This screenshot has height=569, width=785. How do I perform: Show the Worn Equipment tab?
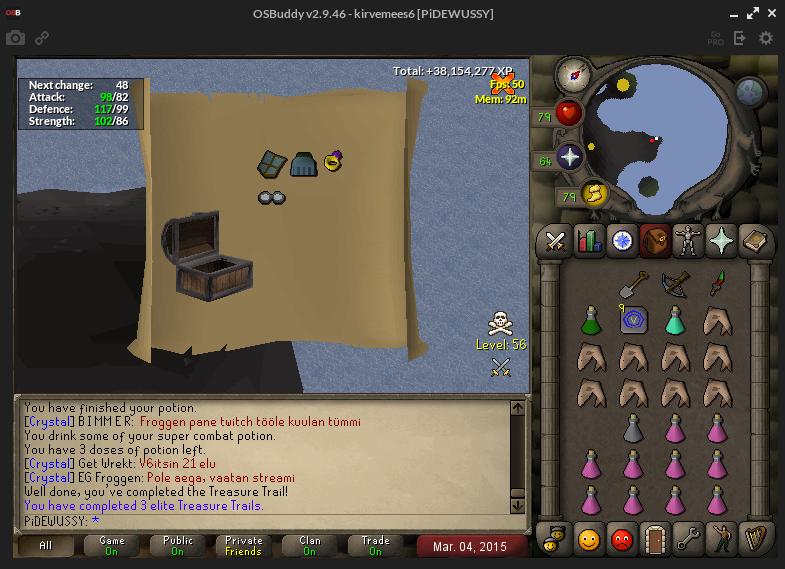pyautogui.click(x=687, y=241)
